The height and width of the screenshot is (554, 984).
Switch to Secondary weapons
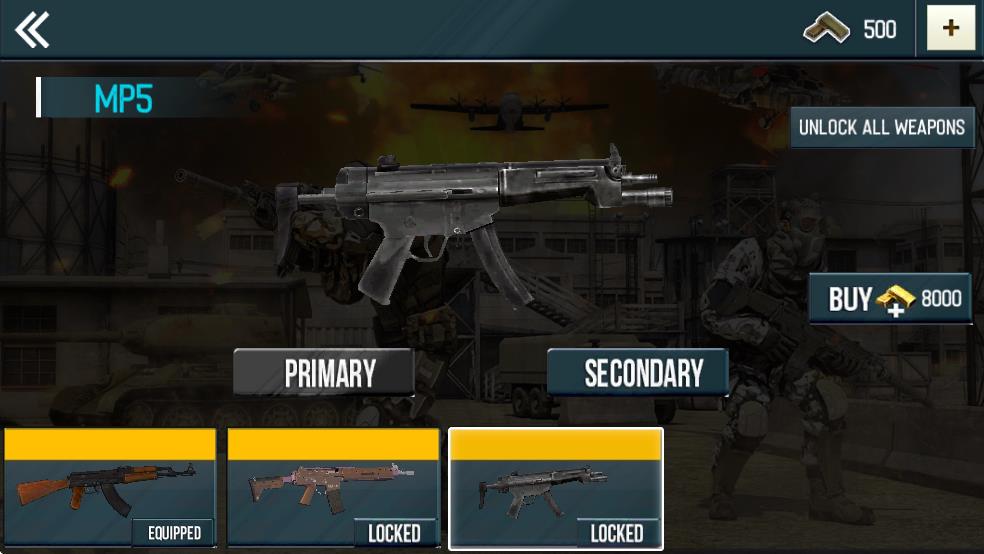(x=638, y=373)
